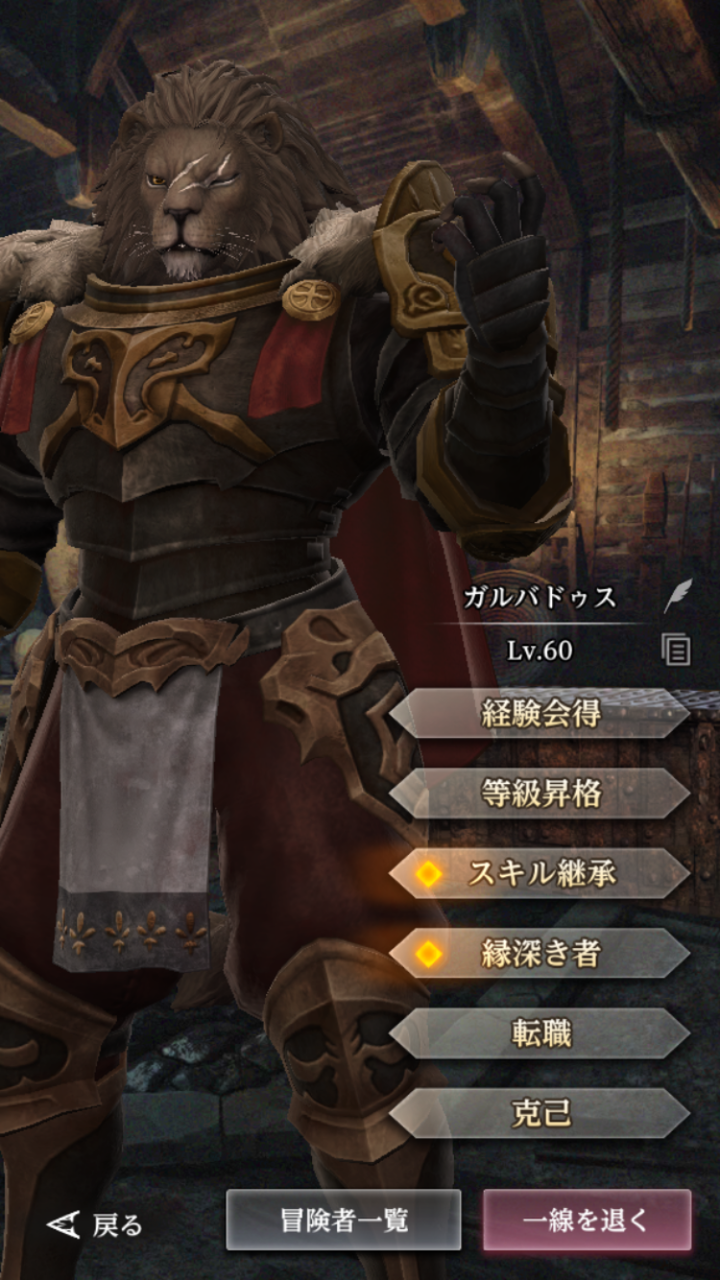The width and height of the screenshot is (720, 1280).
Task: Open the 克己 menu option
Action: (x=540, y=1114)
